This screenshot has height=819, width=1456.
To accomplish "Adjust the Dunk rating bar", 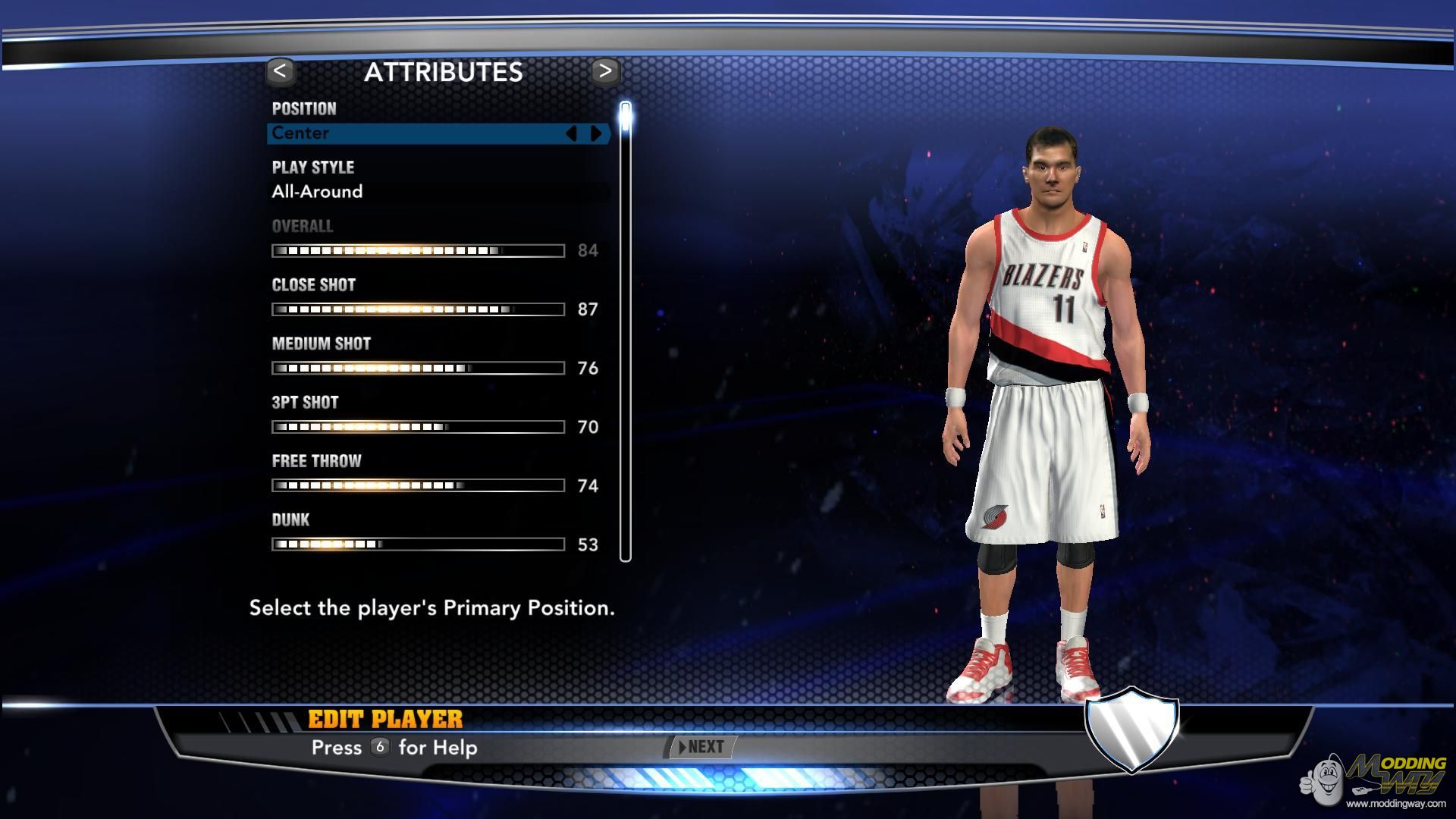I will click(418, 544).
